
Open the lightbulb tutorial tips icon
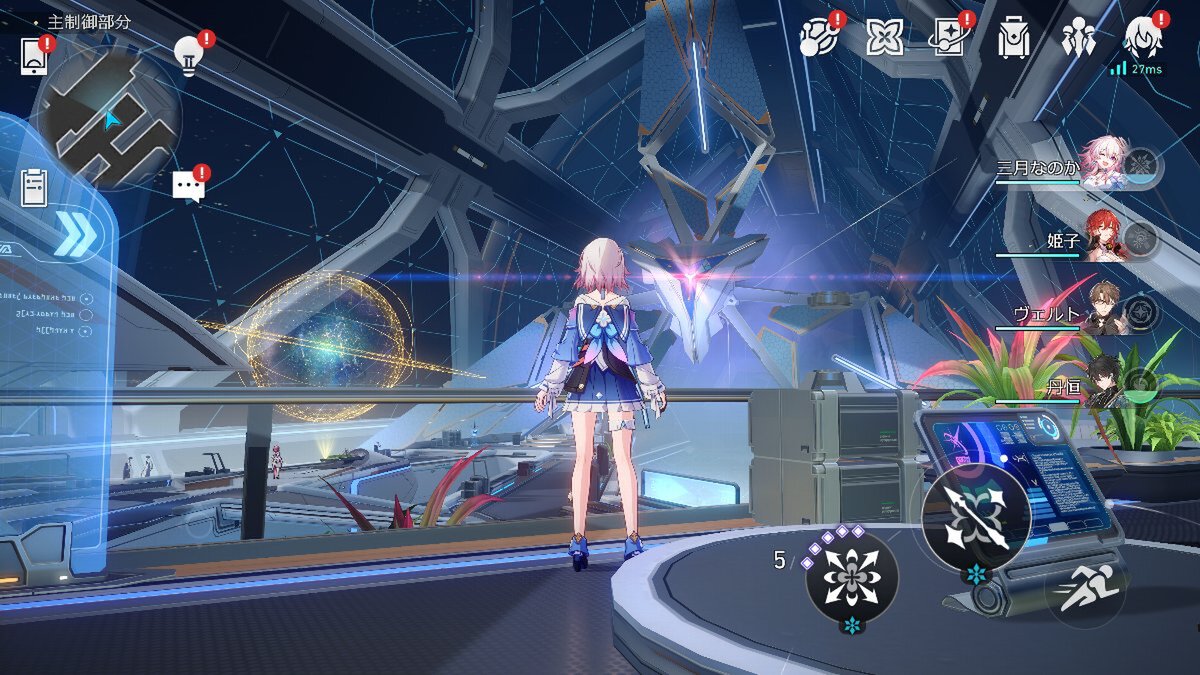188,53
